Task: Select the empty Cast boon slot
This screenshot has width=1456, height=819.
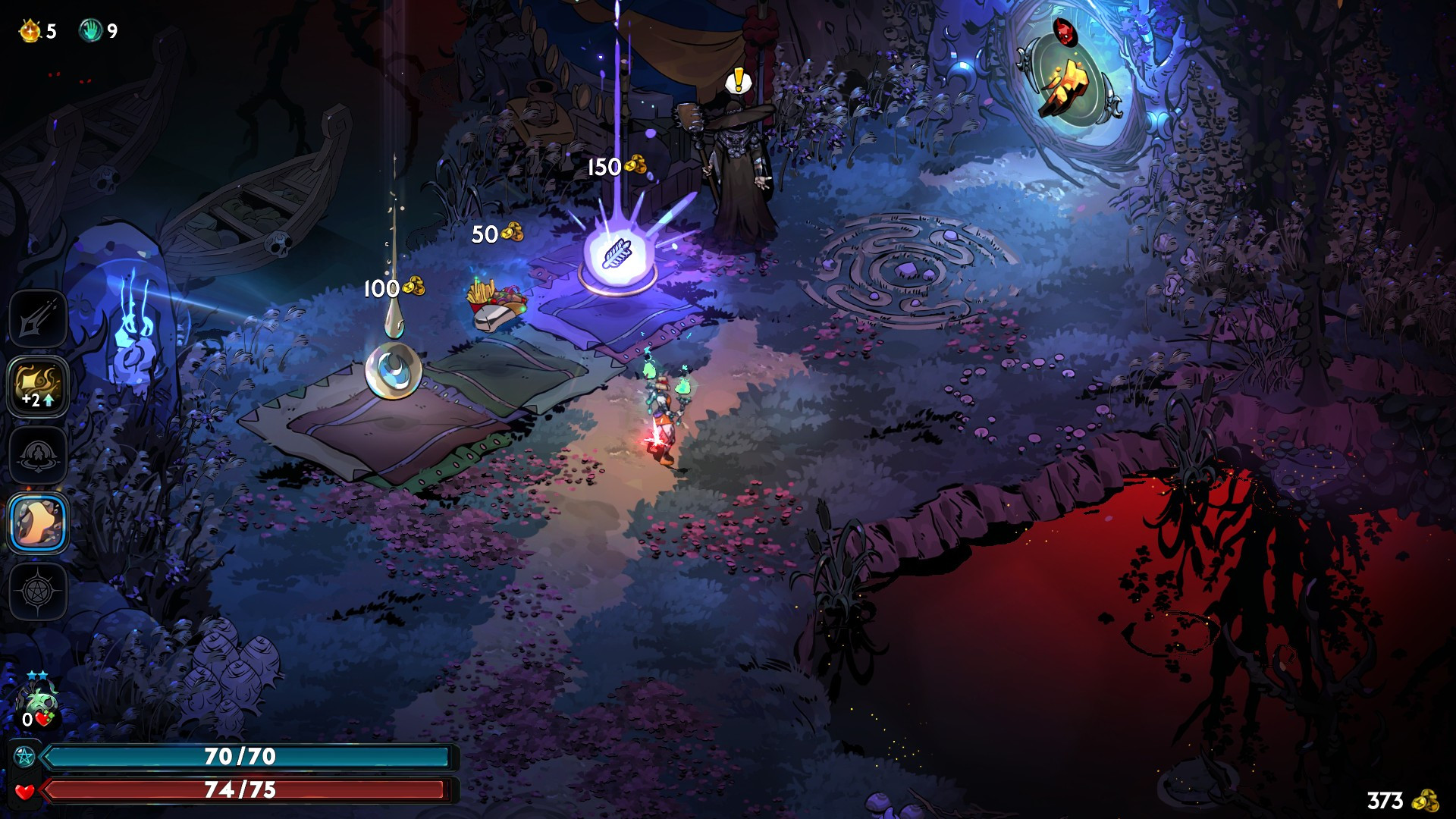Action: pyautogui.click(x=38, y=454)
